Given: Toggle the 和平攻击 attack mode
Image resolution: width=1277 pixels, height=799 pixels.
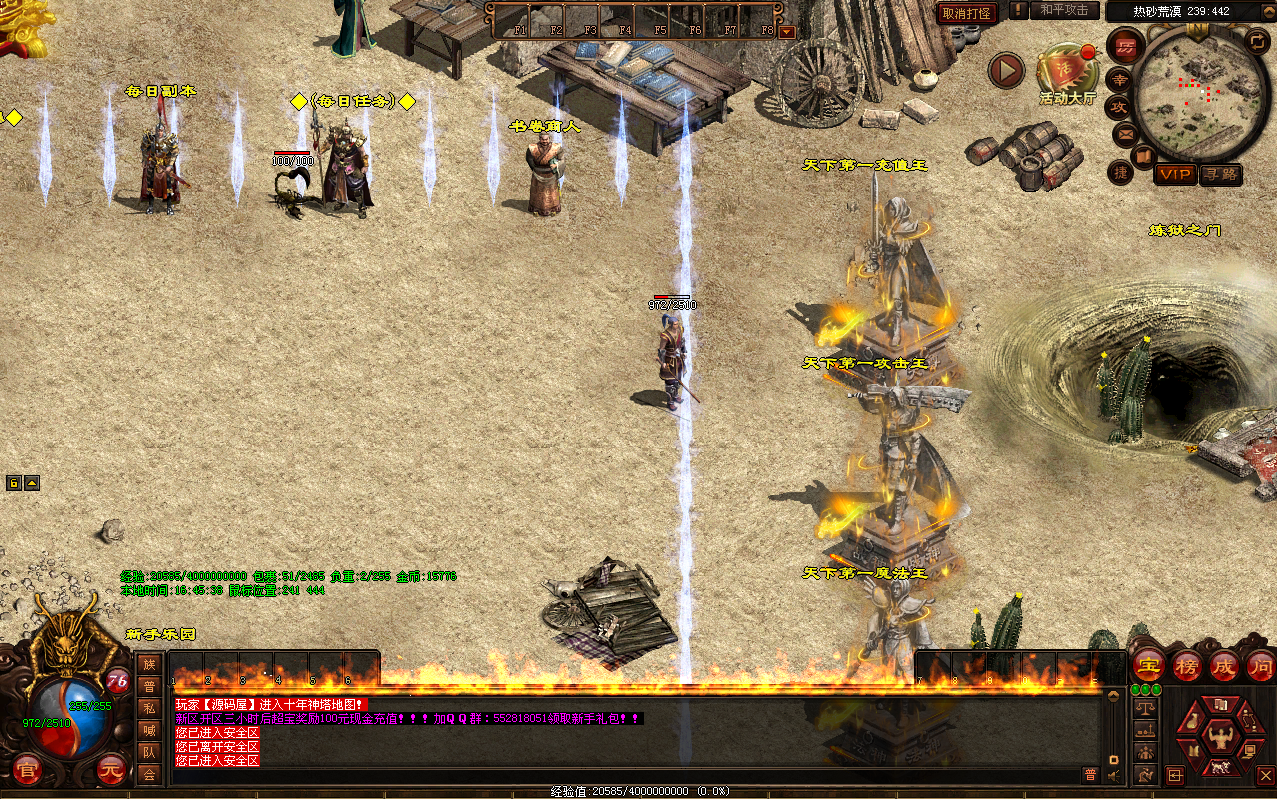Looking at the screenshot, I should coord(1064,10).
